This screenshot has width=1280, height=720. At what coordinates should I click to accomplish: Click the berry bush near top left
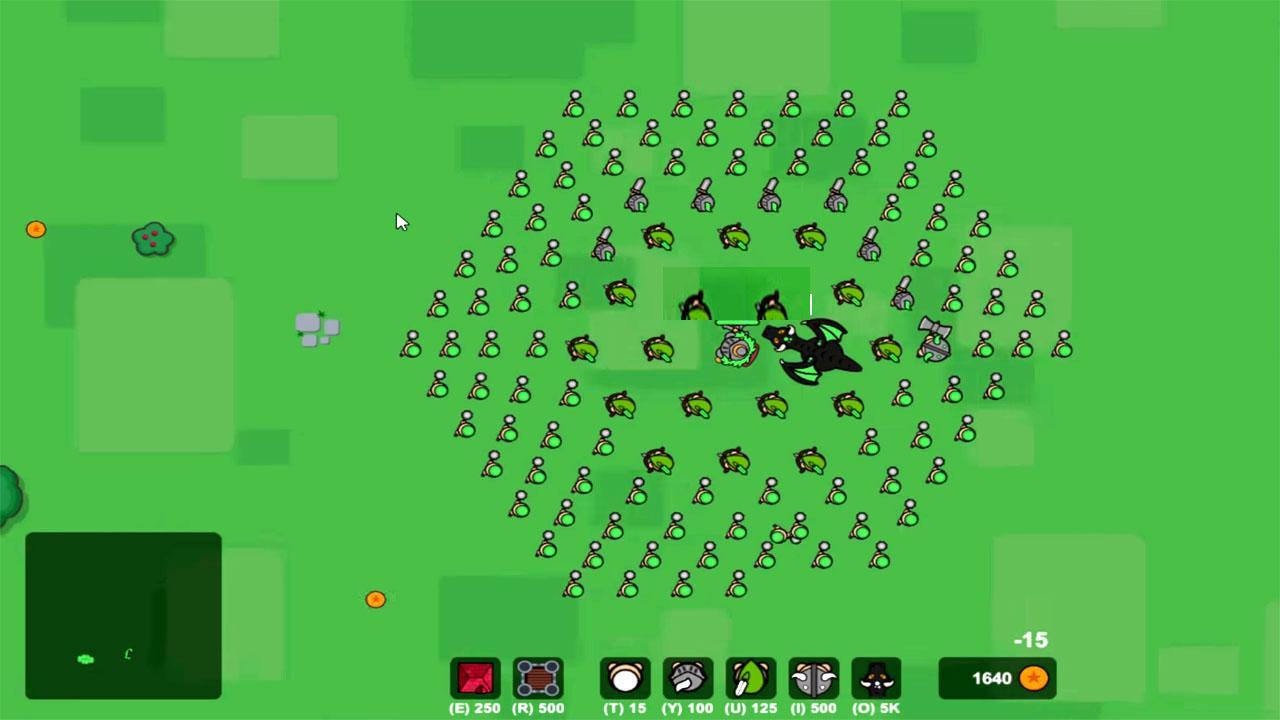tap(152, 240)
